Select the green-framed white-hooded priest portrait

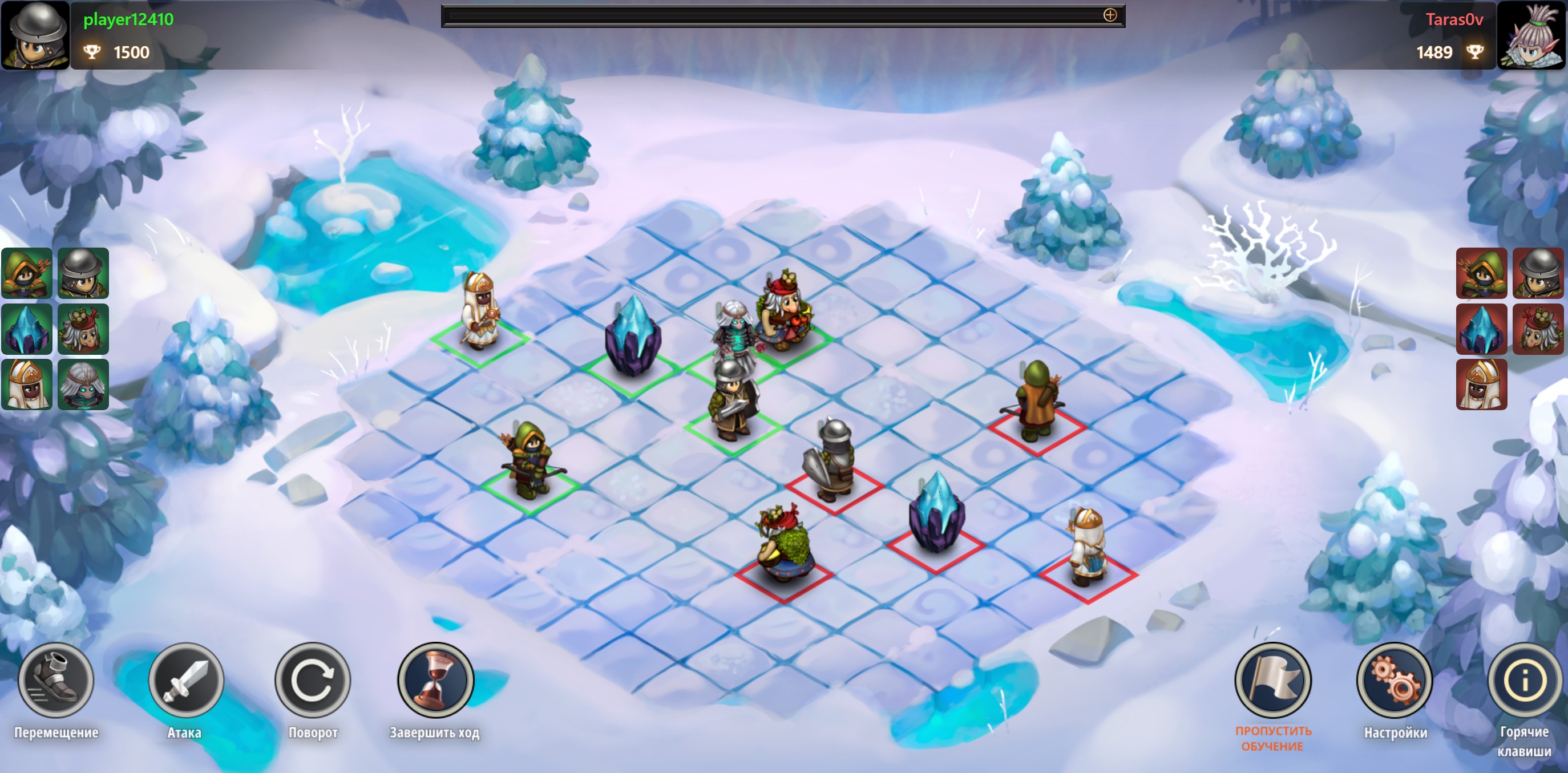point(27,385)
